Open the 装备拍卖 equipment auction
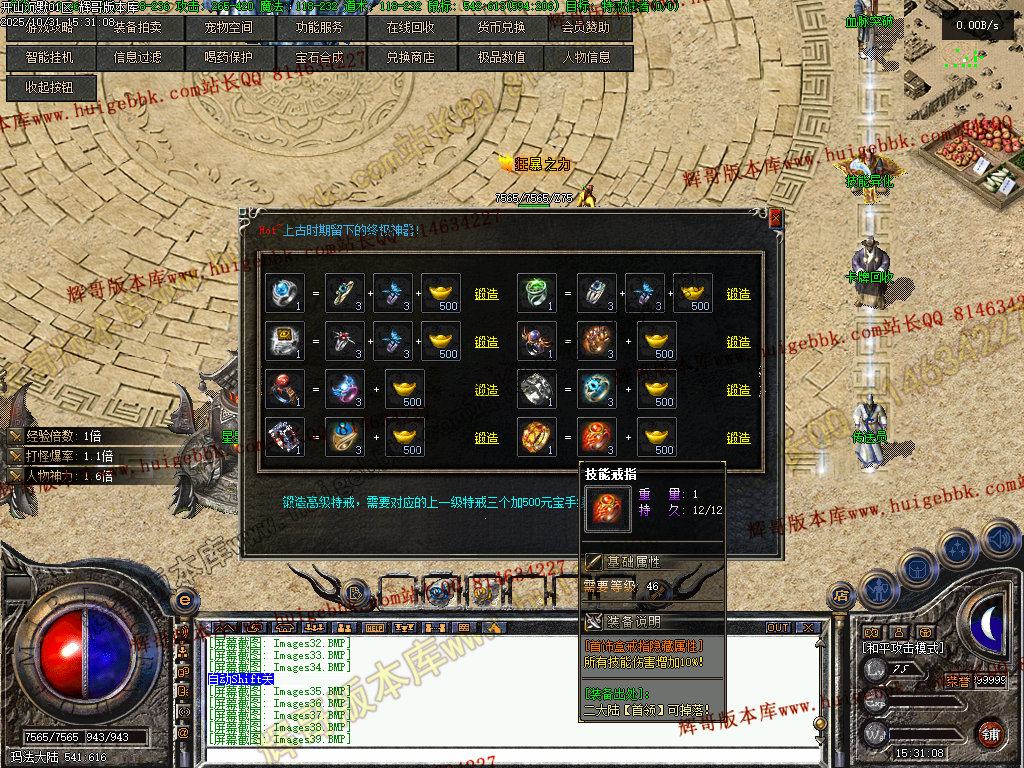The height and width of the screenshot is (768, 1024). point(138,28)
